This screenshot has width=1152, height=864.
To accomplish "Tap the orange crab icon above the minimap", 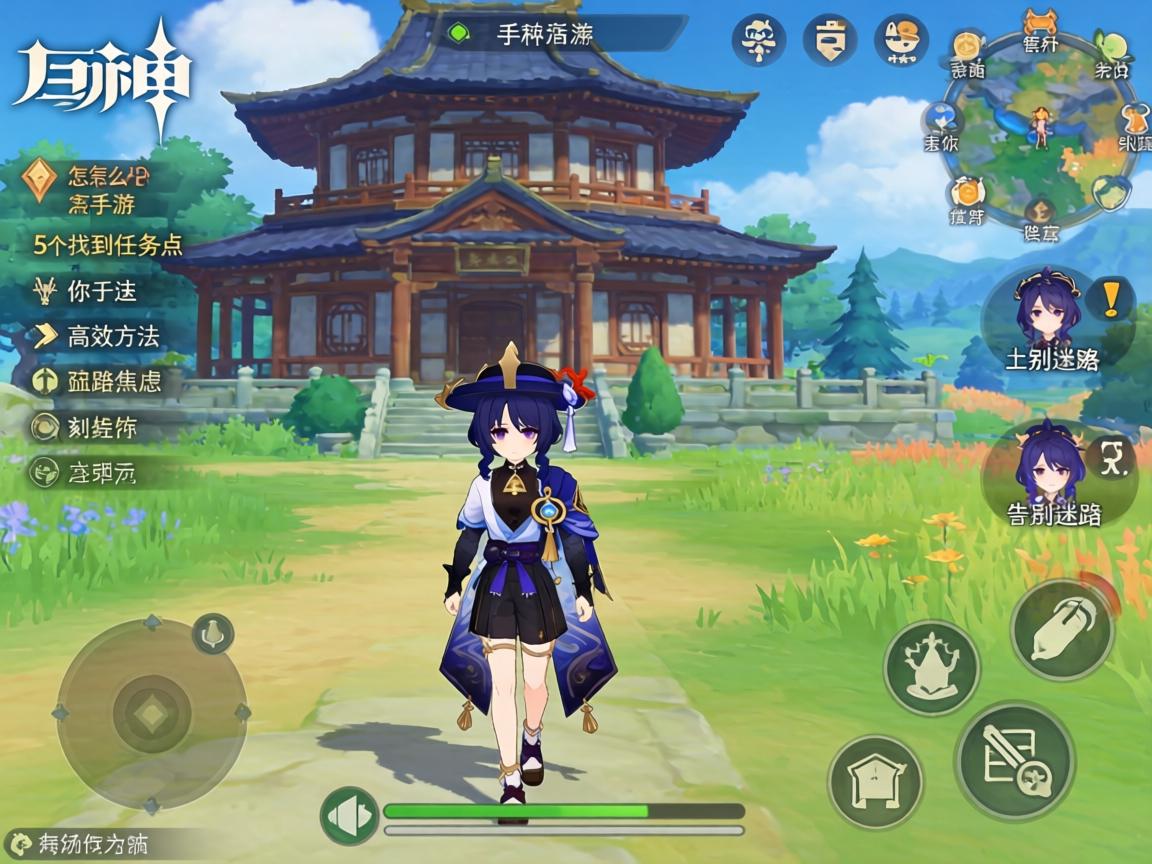I will tap(1041, 22).
